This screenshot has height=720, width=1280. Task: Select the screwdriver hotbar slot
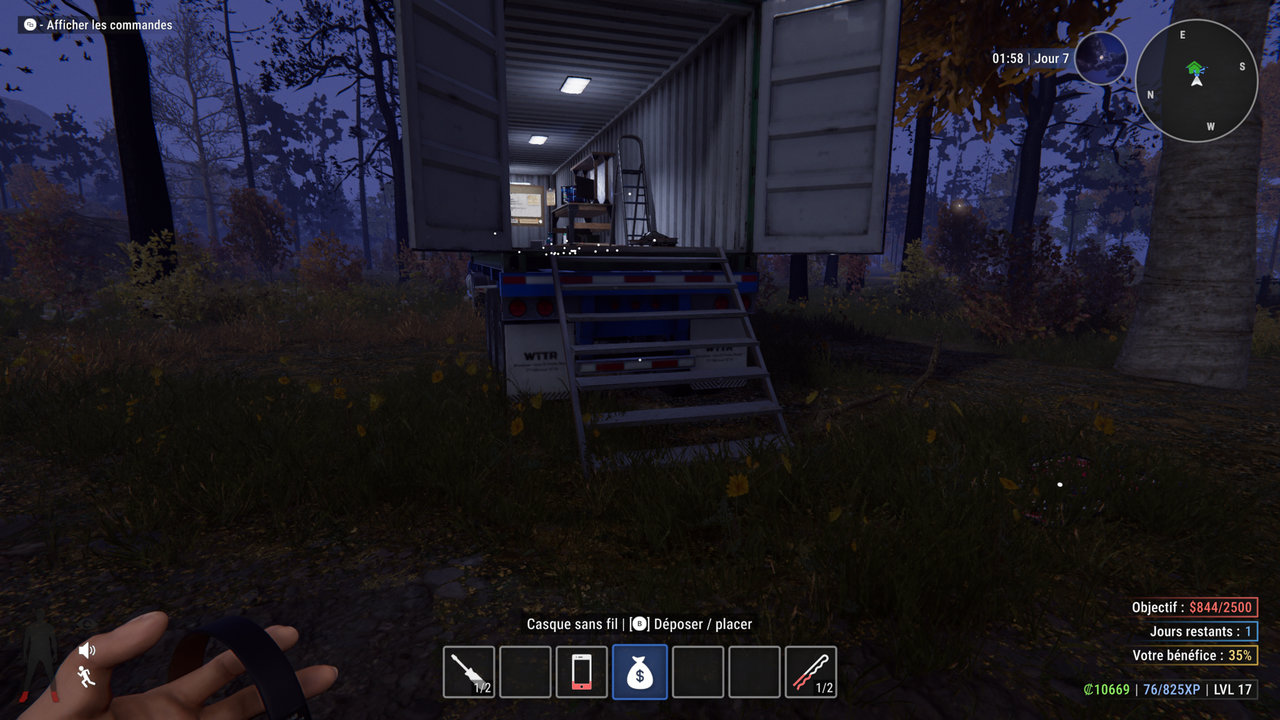[469, 672]
